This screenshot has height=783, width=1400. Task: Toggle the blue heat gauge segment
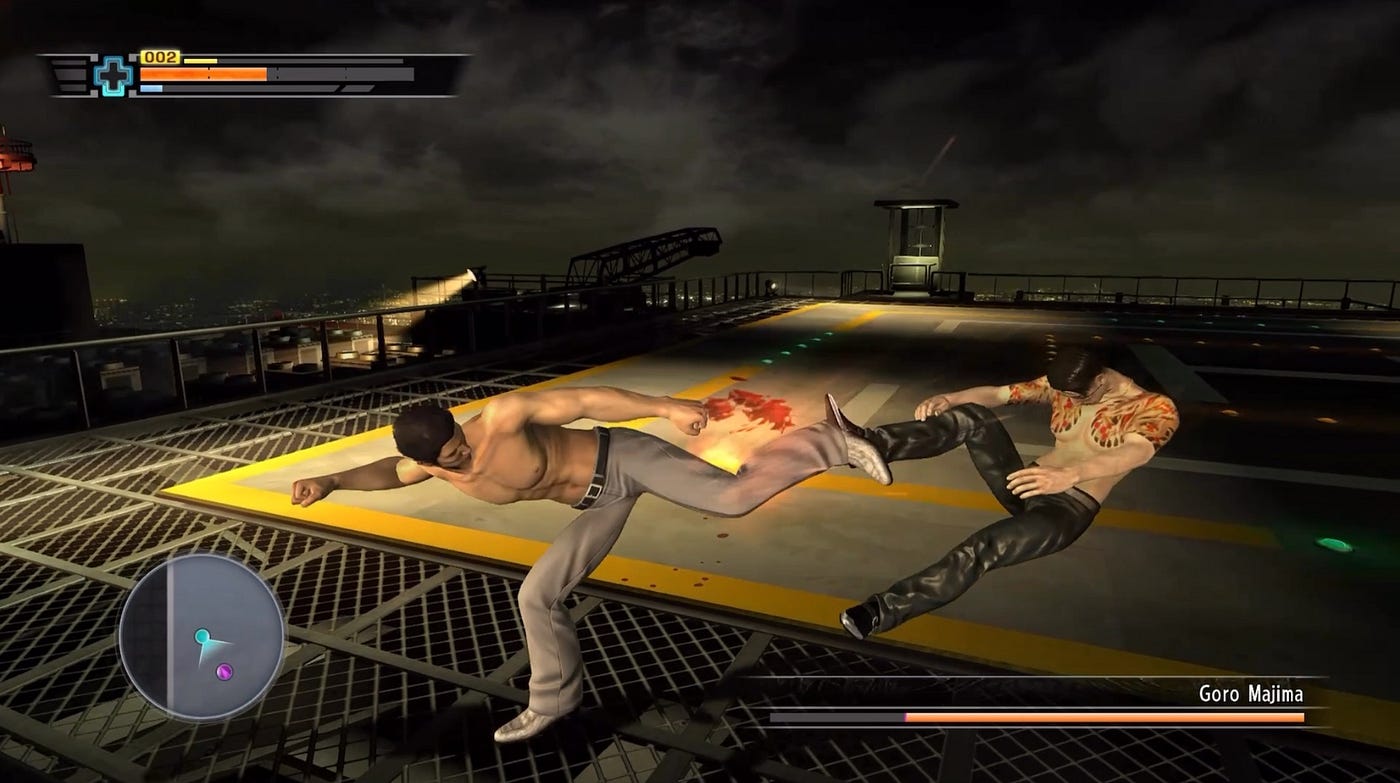click(151, 87)
